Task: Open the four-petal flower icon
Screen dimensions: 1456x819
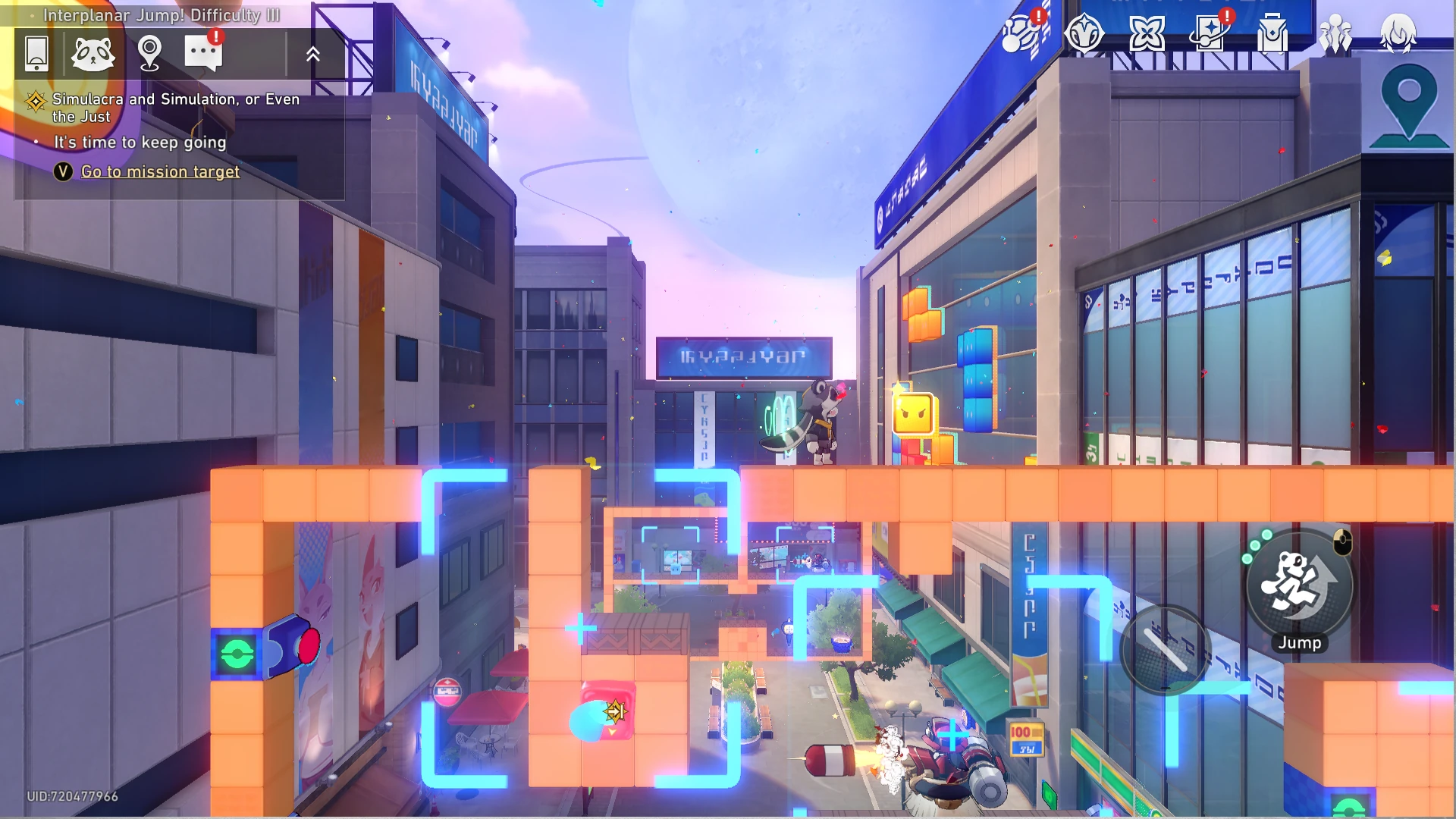Action: pos(1147,34)
